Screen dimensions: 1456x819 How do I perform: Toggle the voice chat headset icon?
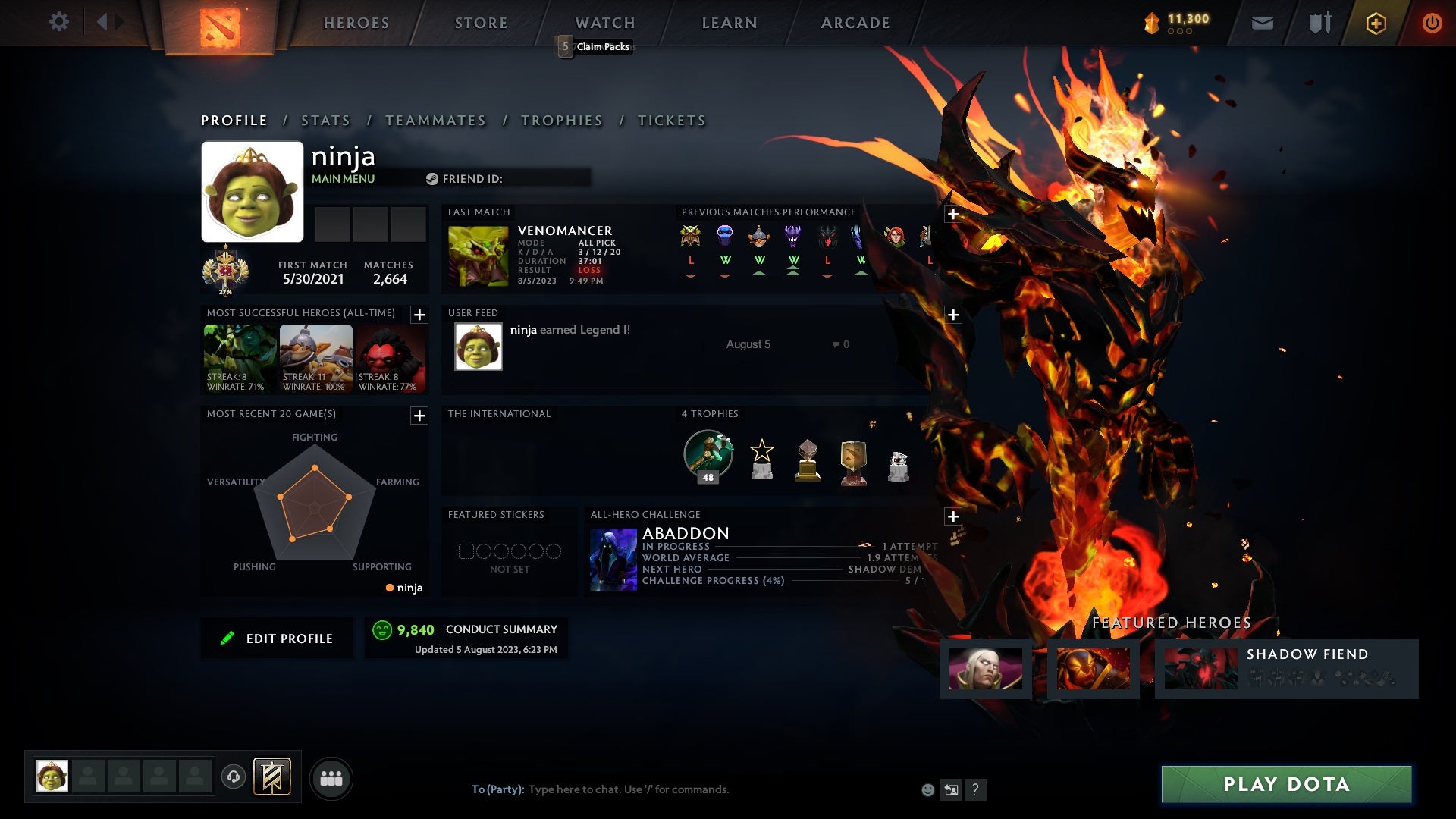click(x=234, y=777)
